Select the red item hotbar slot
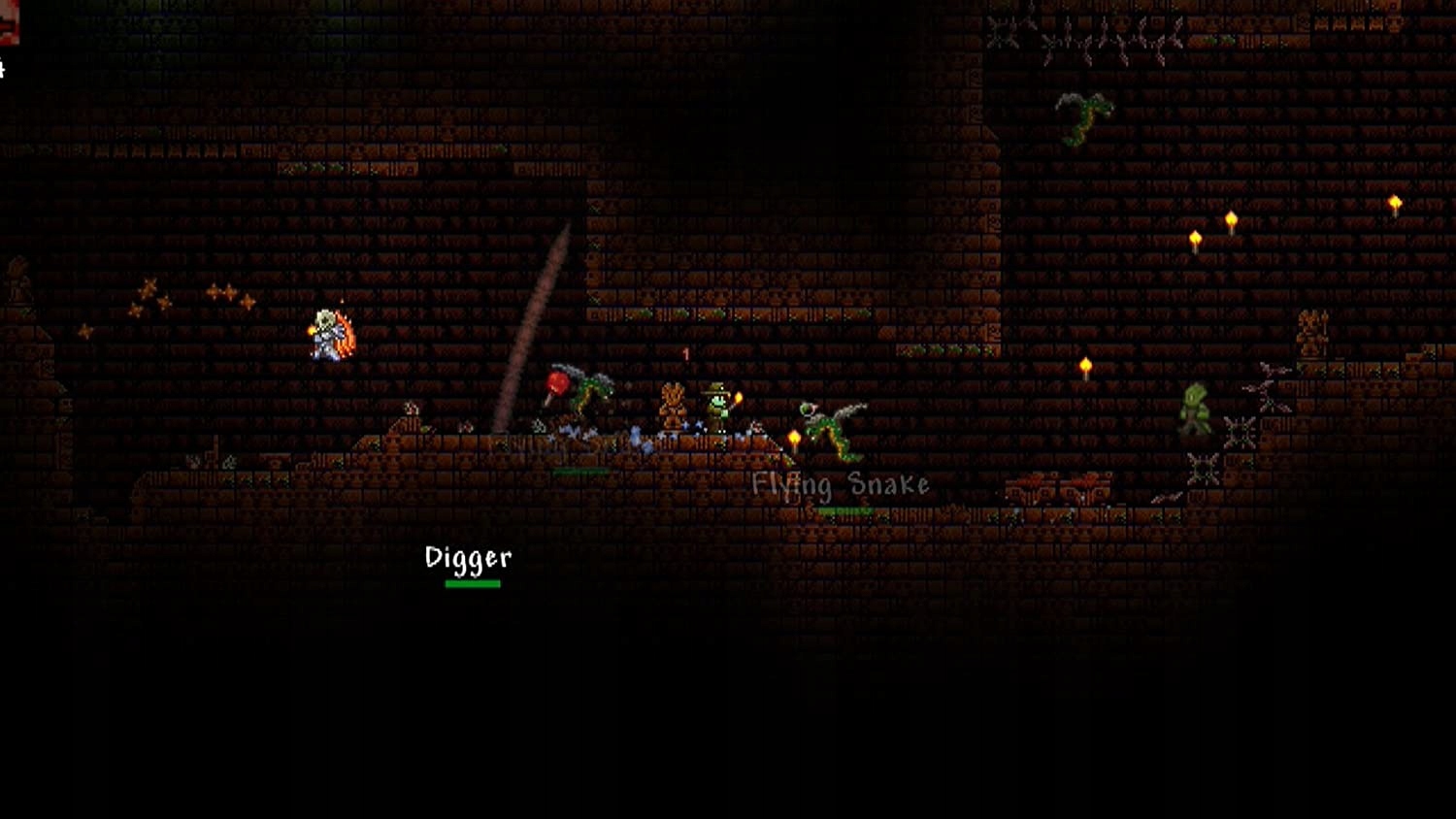Viewport: 1456px width, 819px height. click(x=8, y=21)
